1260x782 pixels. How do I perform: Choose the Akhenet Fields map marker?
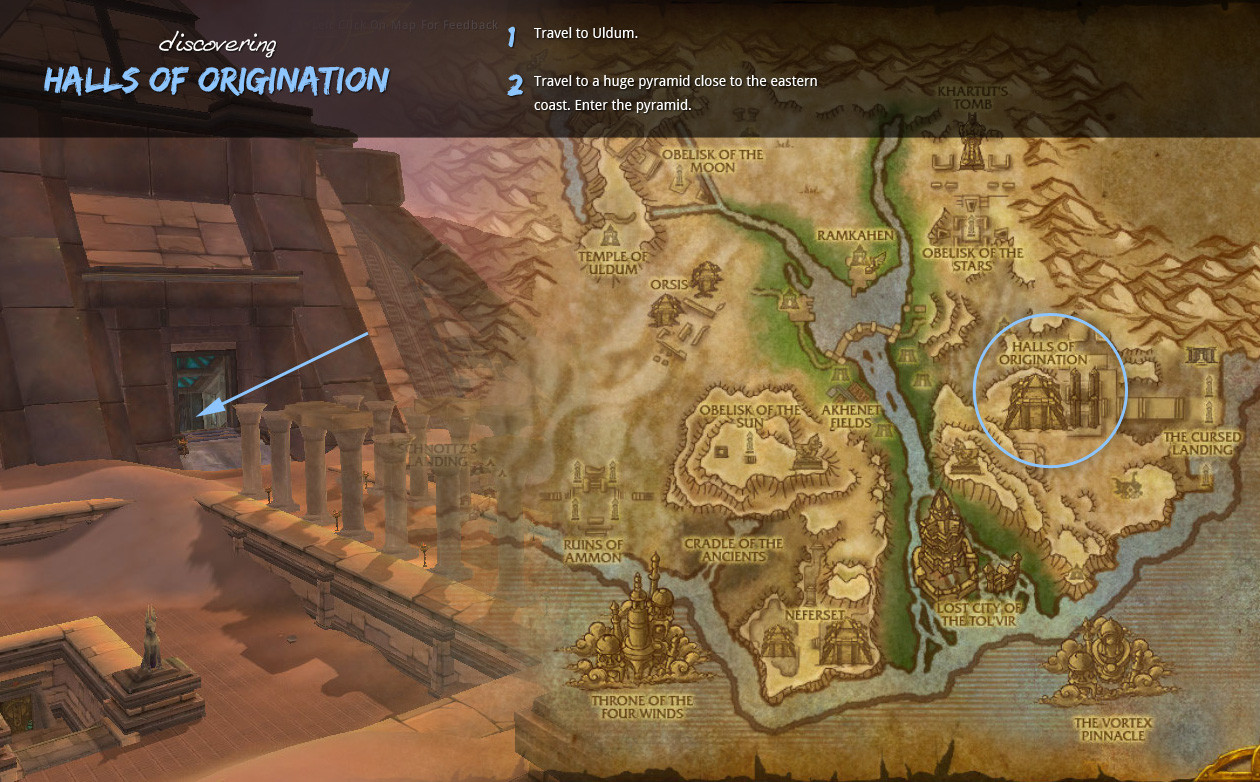click(x=853, y=416)
